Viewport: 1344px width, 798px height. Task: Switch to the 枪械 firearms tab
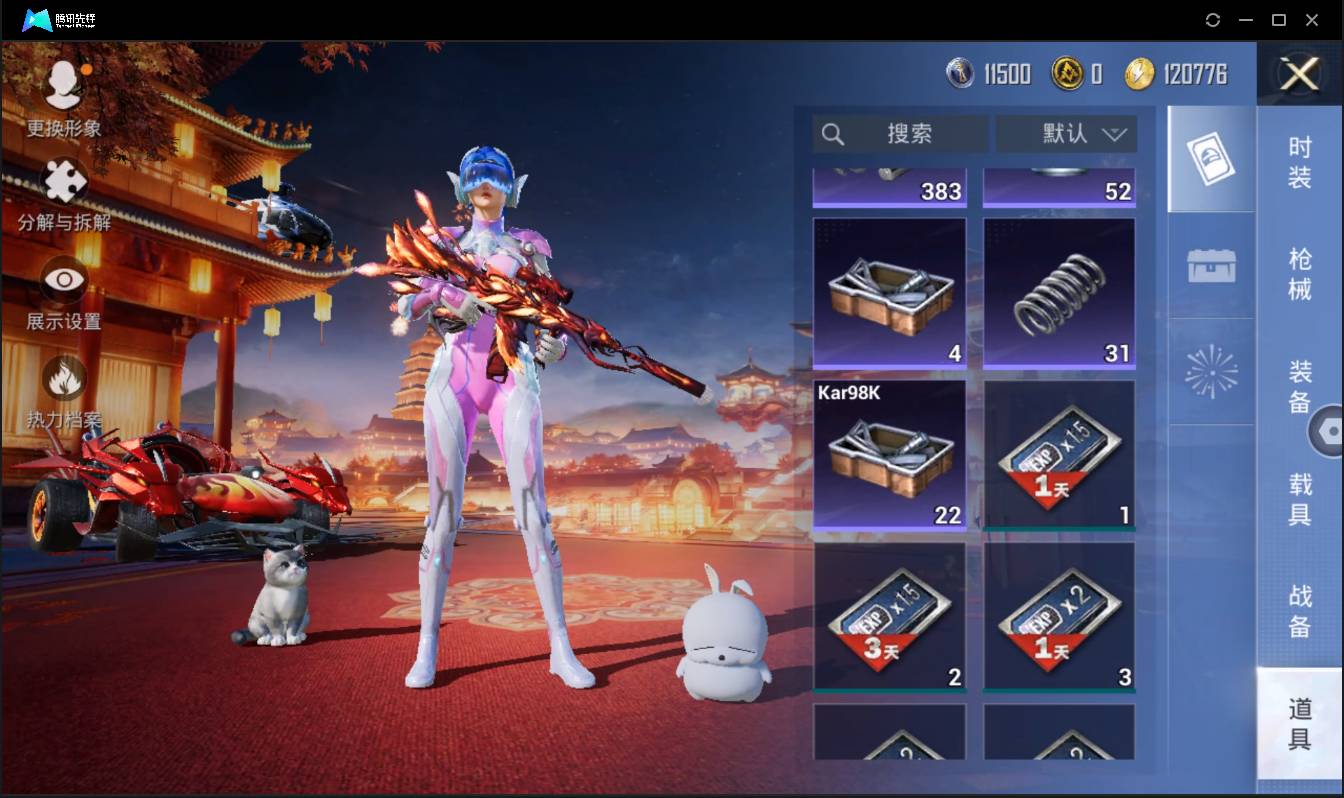[1299, 273]
